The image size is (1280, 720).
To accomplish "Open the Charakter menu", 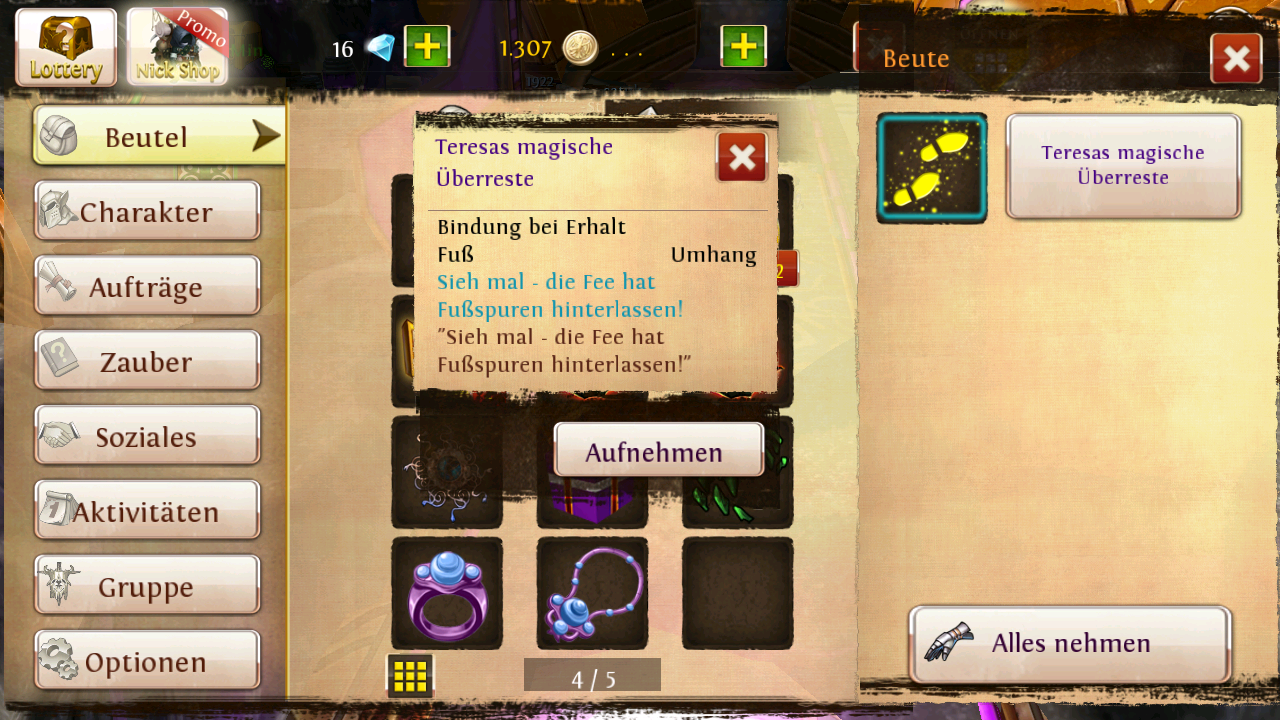I will [147, 211].
